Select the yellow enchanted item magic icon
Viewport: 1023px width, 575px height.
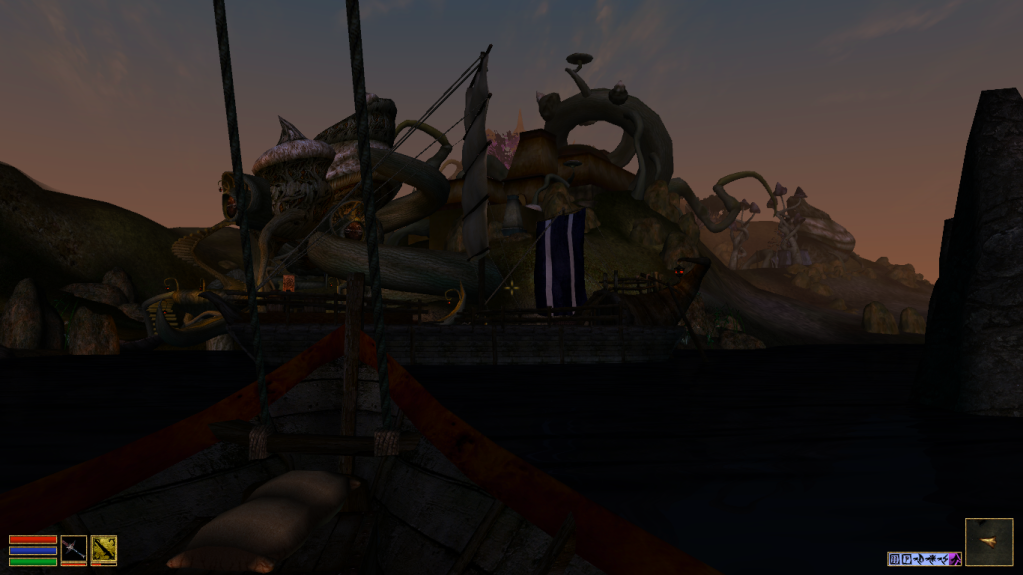(104, 548)
